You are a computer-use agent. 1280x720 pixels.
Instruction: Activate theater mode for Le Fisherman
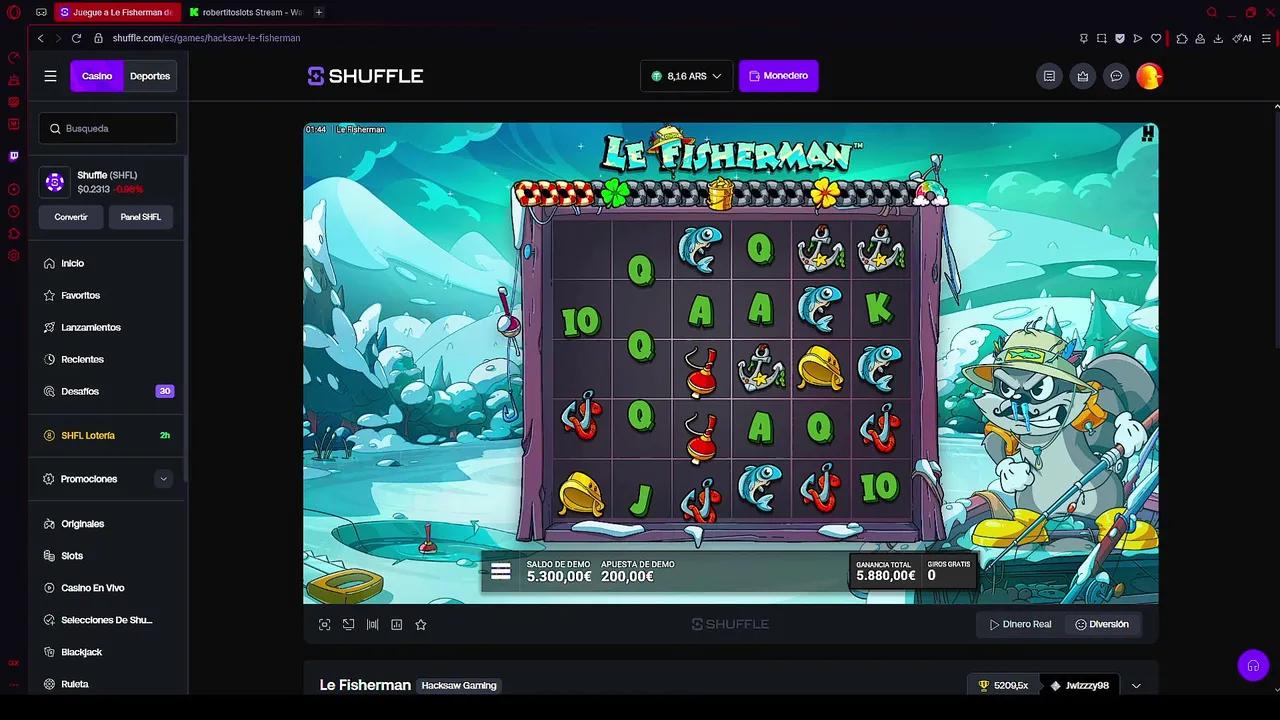pyautogui.click(x=348, y=624)
